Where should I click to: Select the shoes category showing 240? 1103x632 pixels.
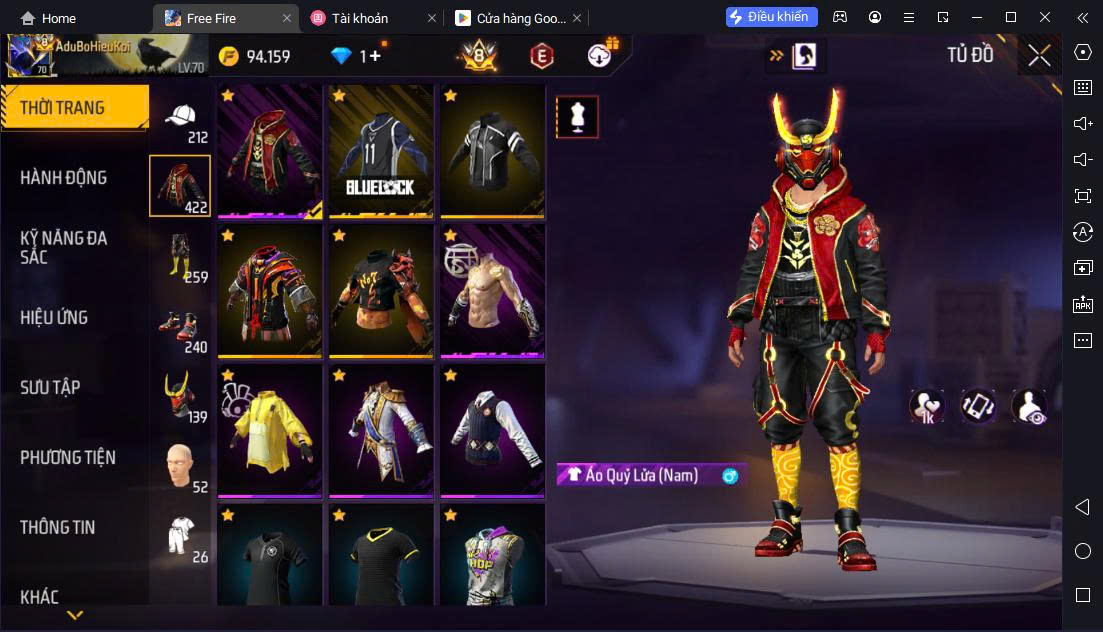coord(181,330)
